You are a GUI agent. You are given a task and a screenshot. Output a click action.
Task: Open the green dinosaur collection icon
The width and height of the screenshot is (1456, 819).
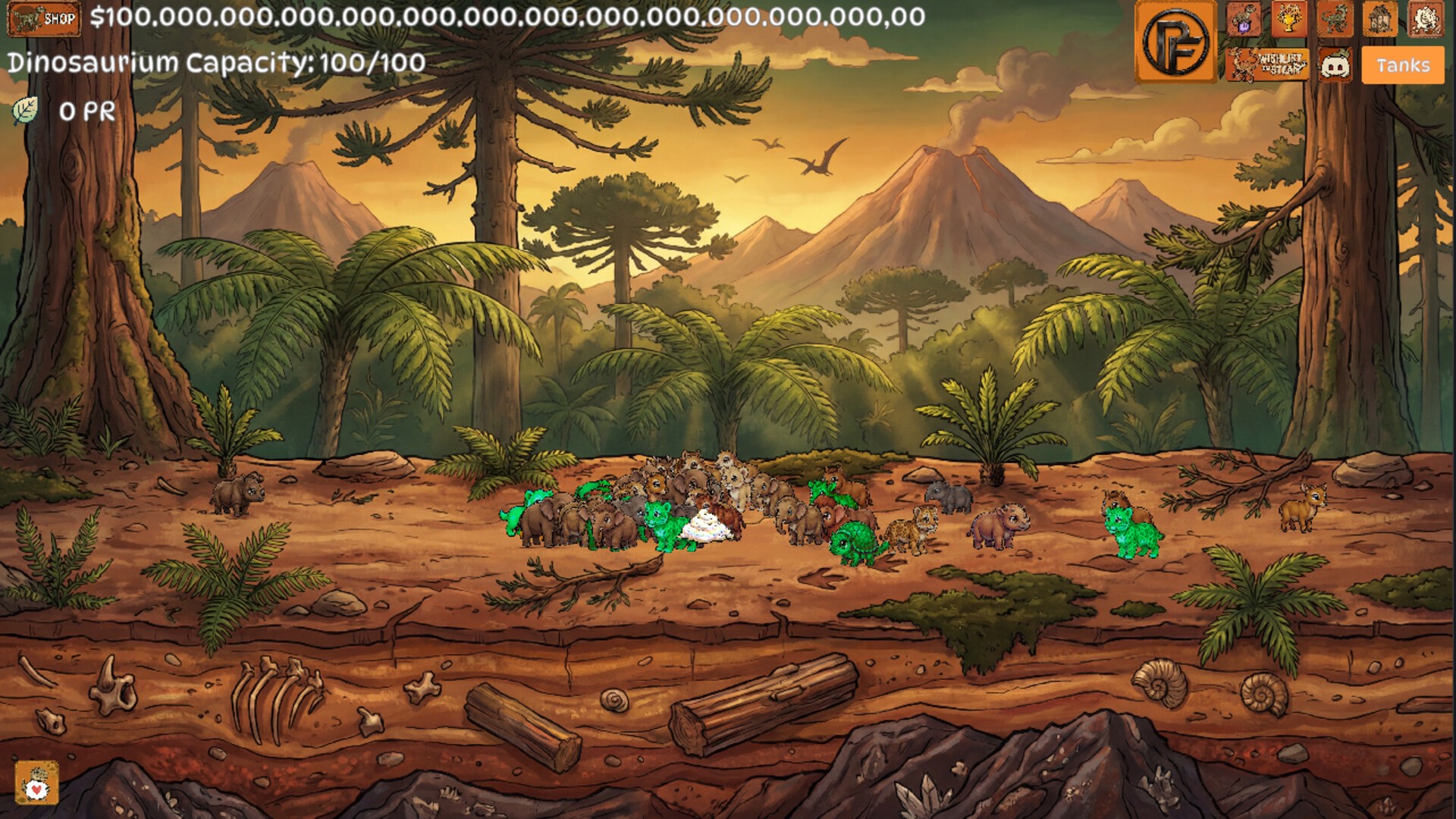[1335, 19]
